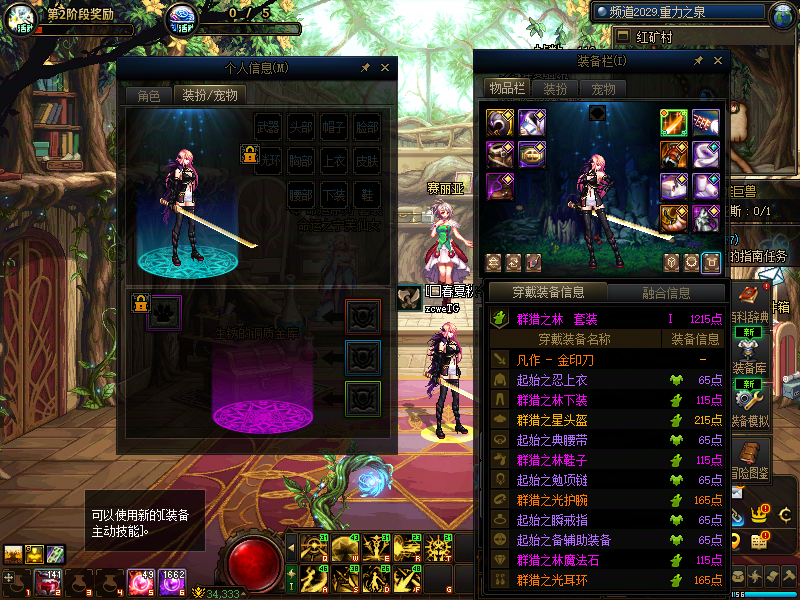This screenshot has height=600, width=800.
Task: Close the 装备栏 equipment window
Action: tap(718, 61)
